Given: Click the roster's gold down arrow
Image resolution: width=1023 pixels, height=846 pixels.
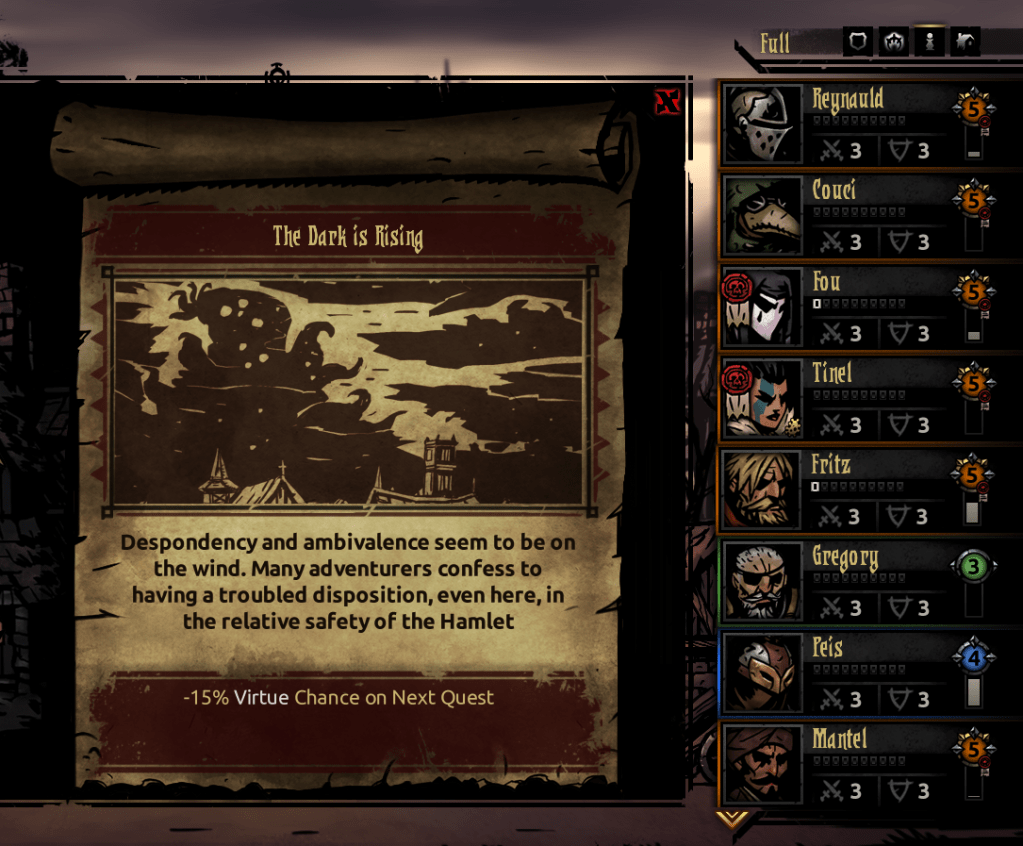Looking at the screenshot, I should [733, 819].
